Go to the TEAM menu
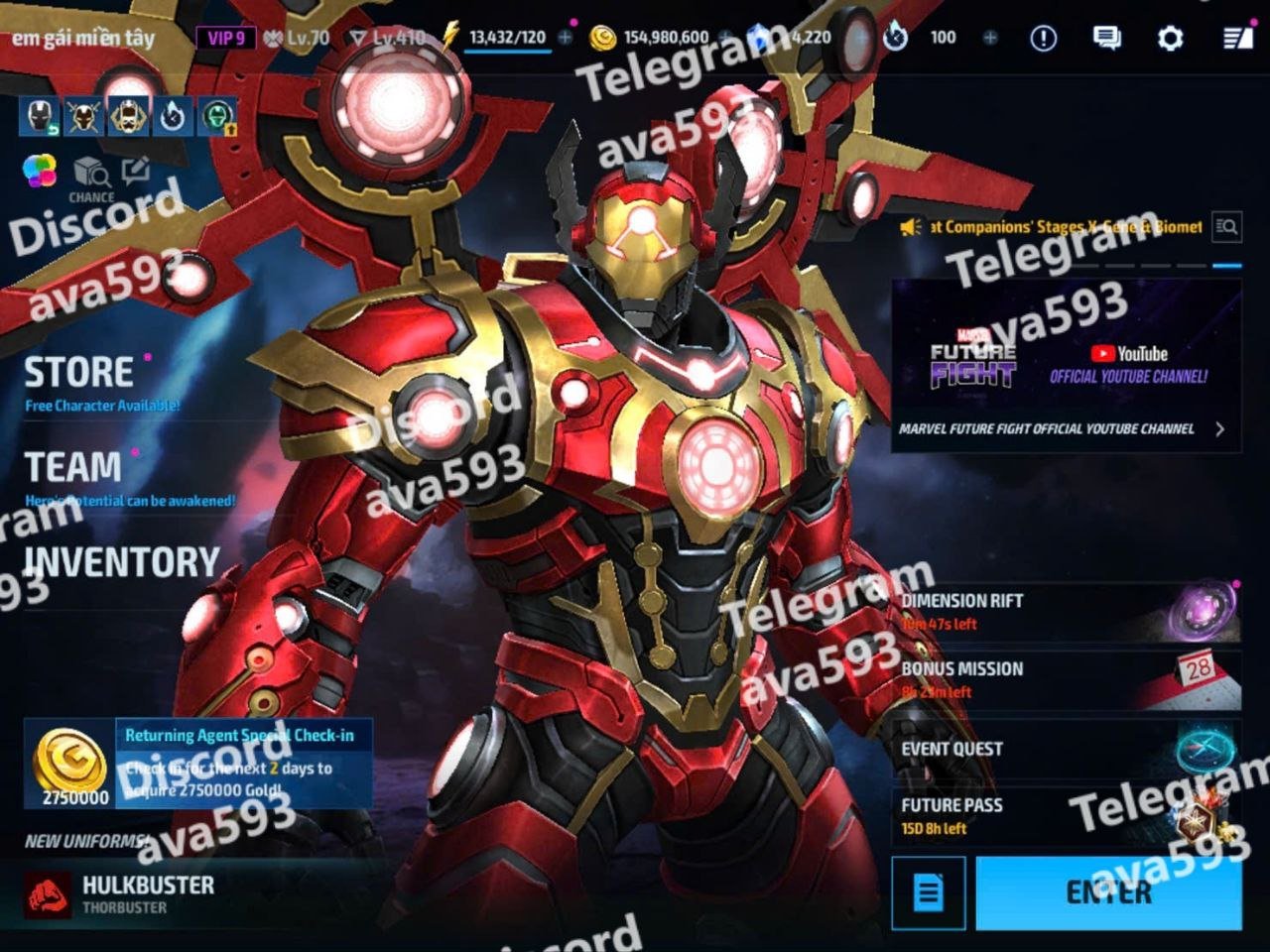The height and width of the screenshot is (952, 1270). tap(73, 467)
